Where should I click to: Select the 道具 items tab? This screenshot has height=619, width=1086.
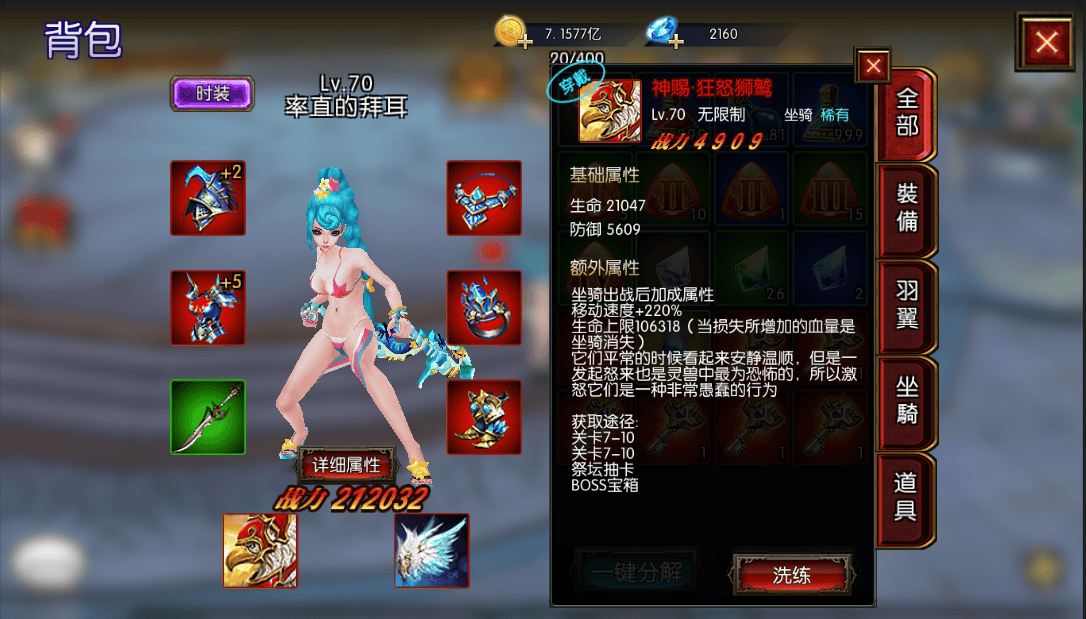(x=906, y=497)
